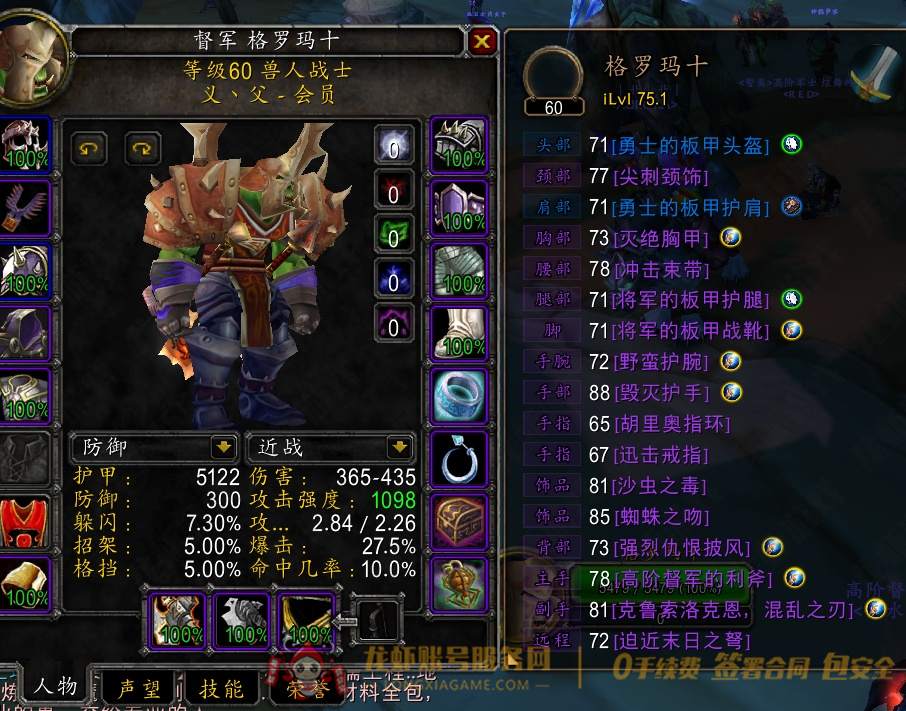Close the character panel
The width and height of the screenshot is (906, 711).
(482, 41)
